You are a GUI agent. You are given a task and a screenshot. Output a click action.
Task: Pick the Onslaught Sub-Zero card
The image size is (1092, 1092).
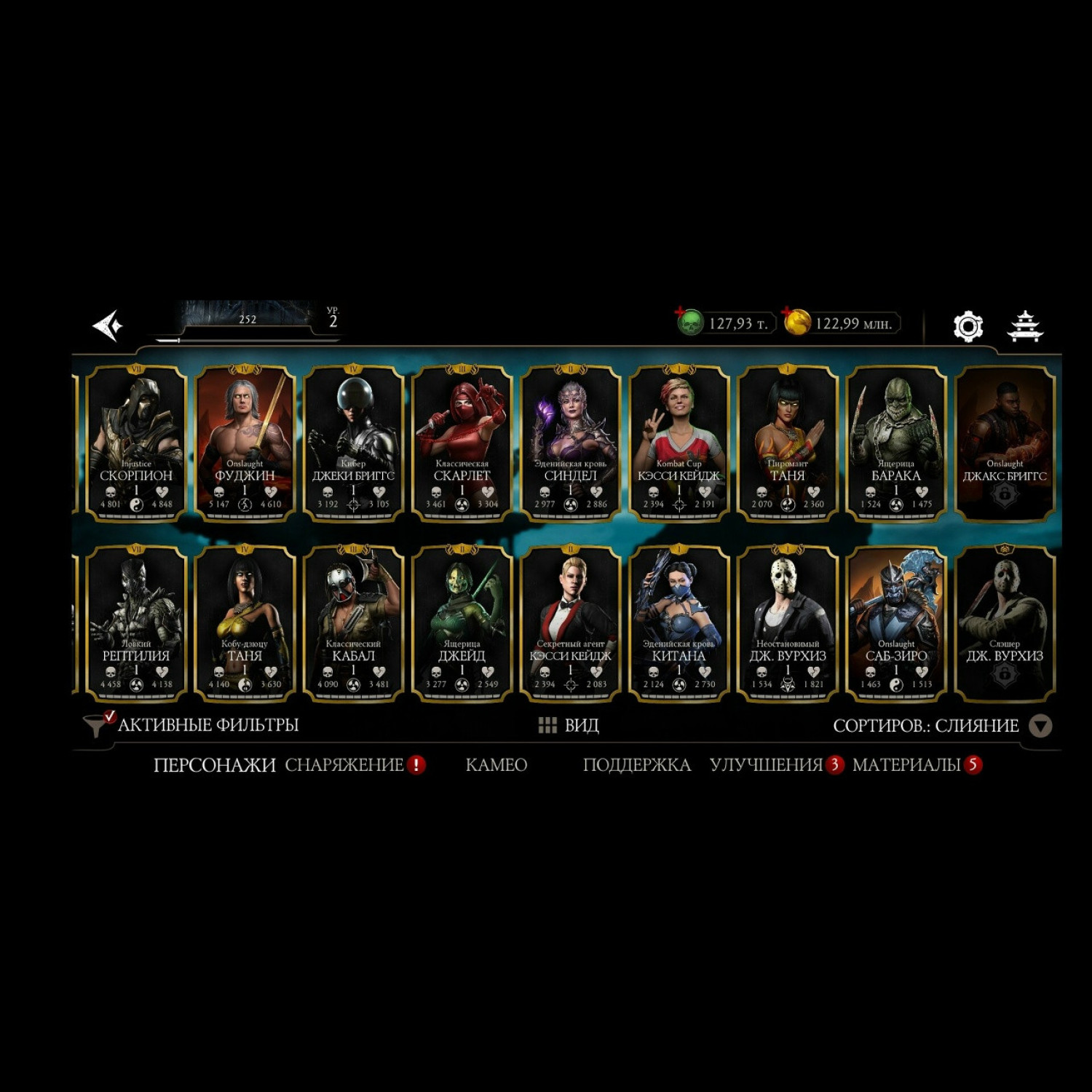click(896, 624)
